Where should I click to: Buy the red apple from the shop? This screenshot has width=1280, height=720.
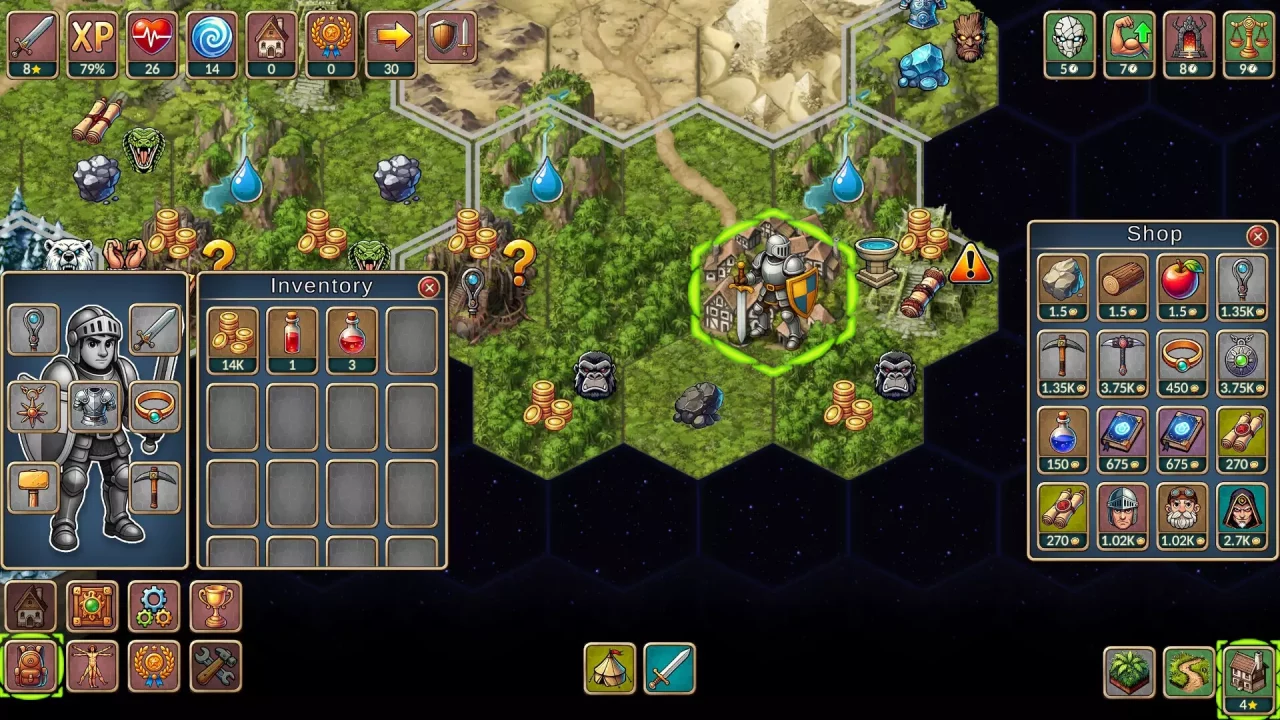pos(1182,285)
